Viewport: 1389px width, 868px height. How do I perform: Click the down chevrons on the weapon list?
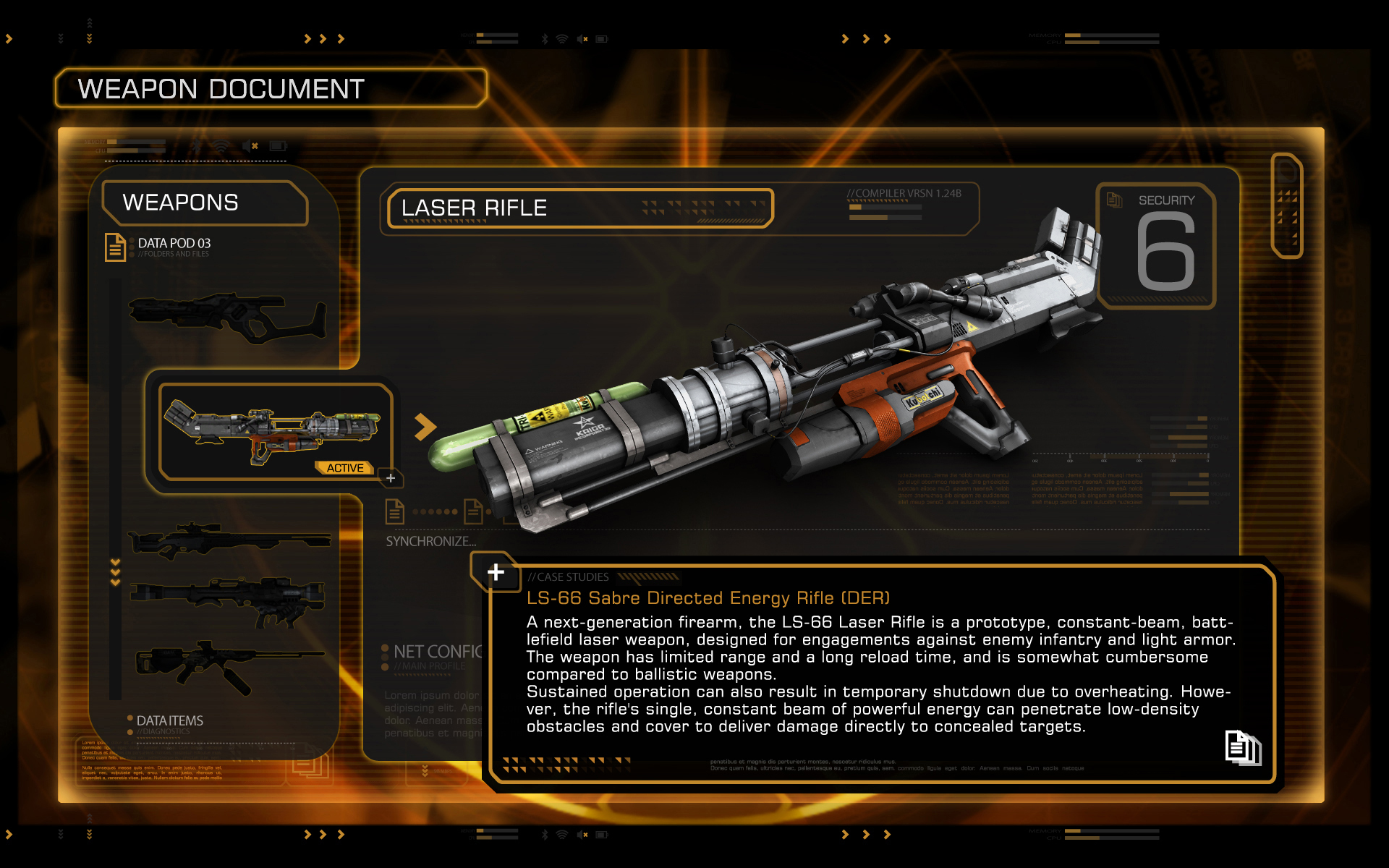(115, 571)
